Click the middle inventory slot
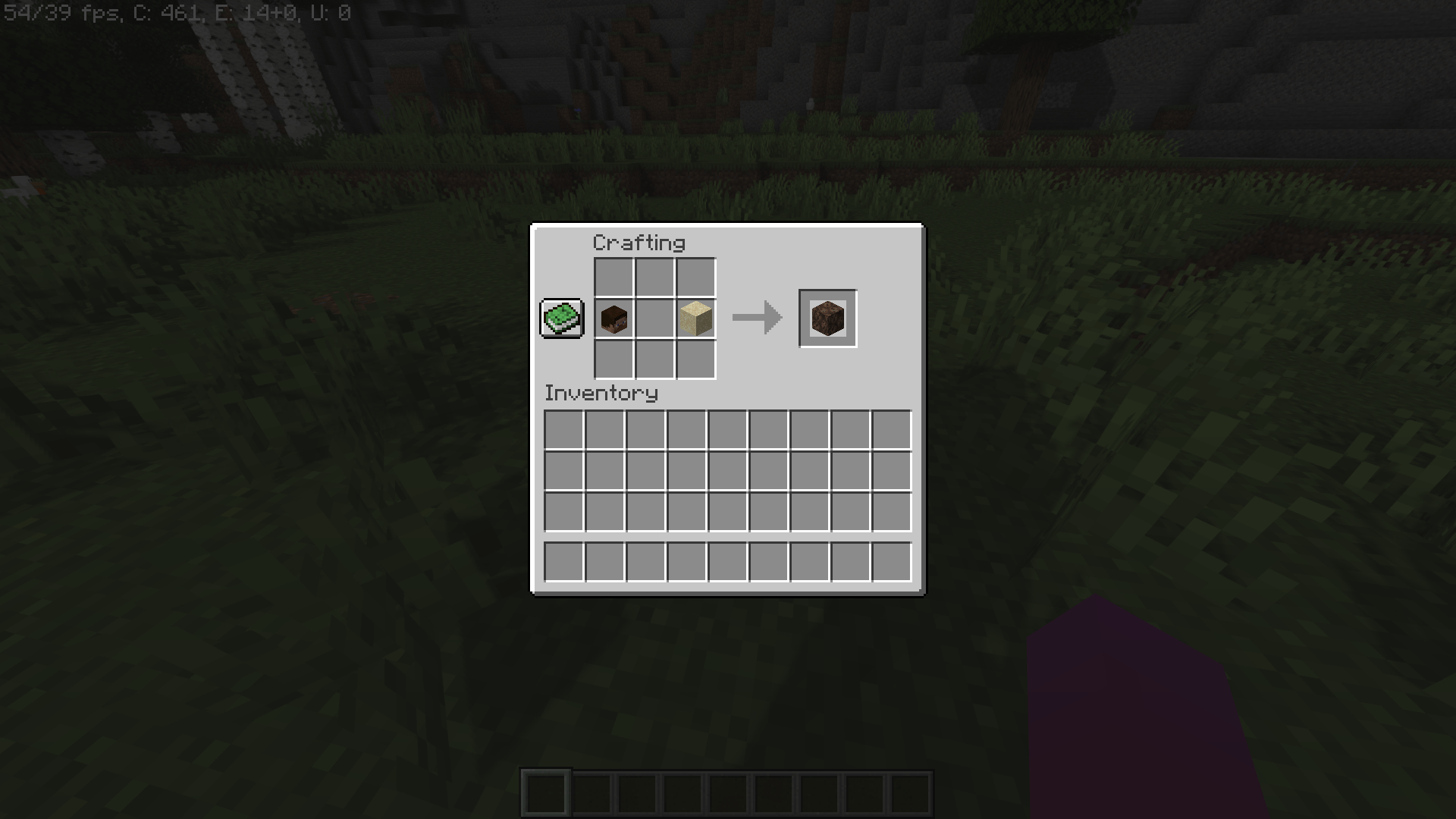 coord(726,470)
